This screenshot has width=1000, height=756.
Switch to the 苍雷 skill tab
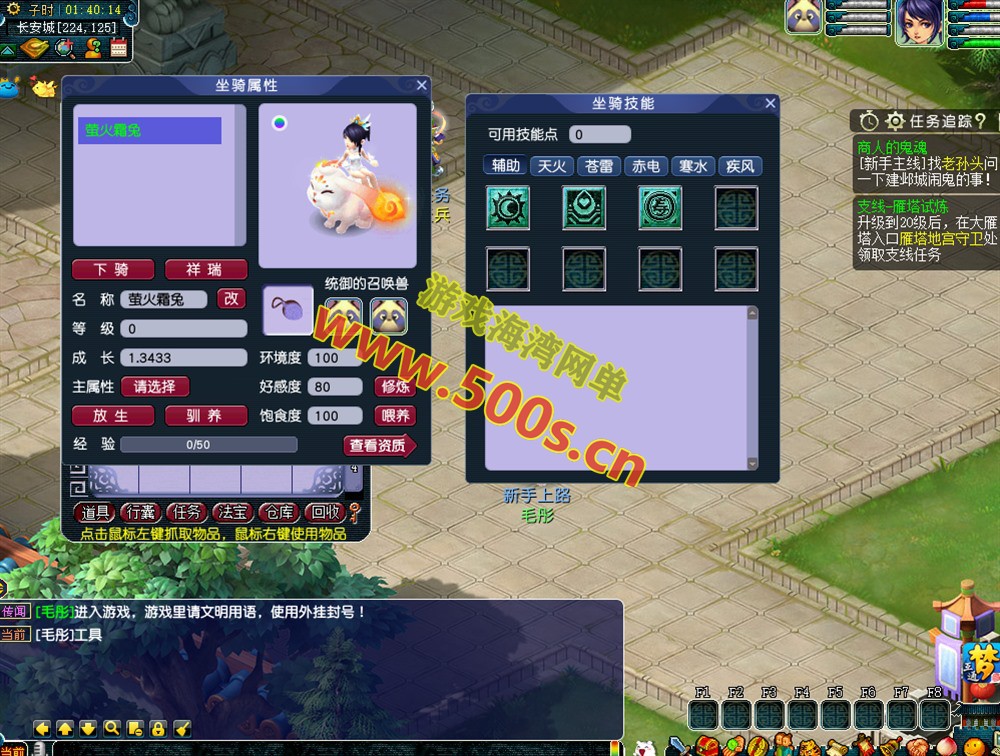pos(599,166)
